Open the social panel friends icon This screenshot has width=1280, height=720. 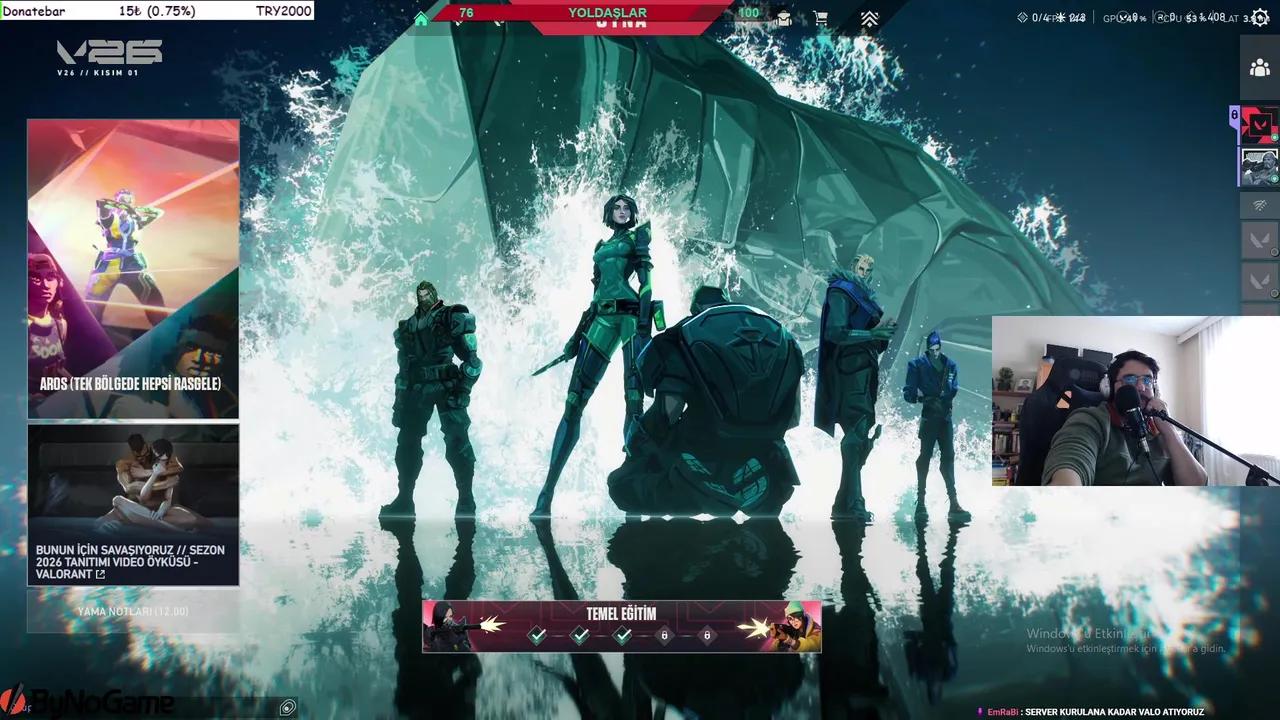point(1260,67)
